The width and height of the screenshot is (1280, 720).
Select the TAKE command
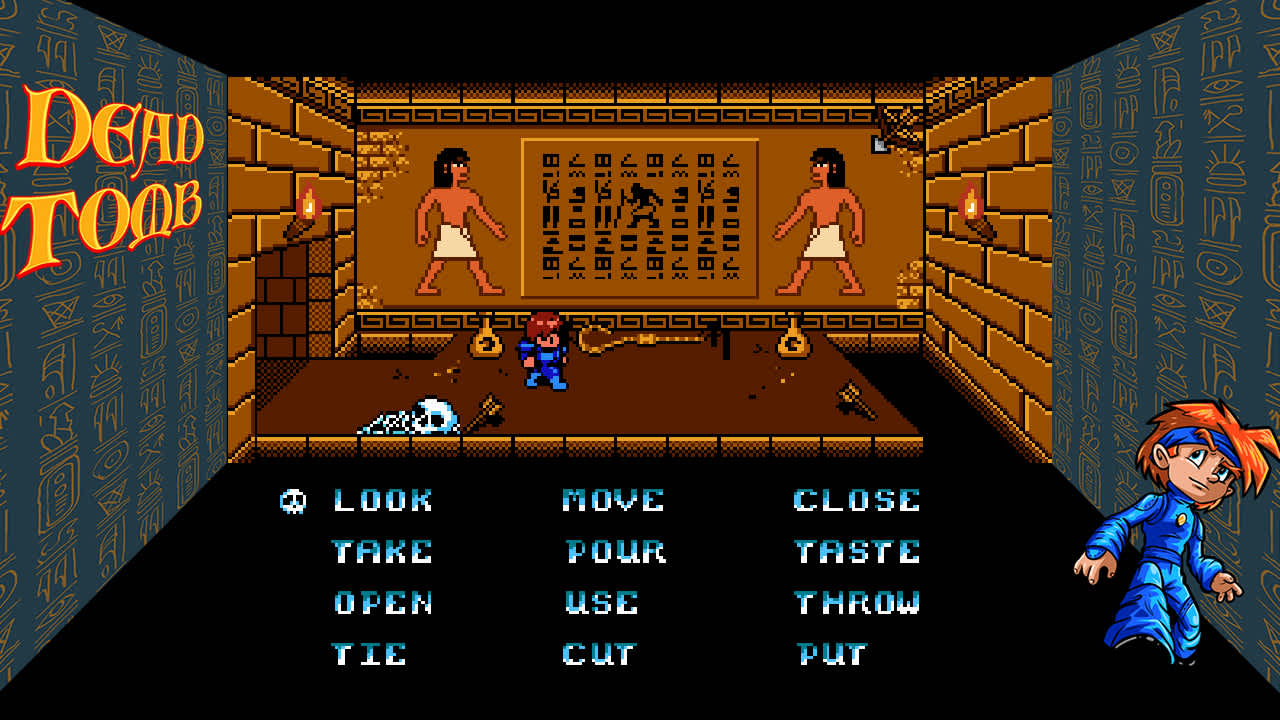tap(383, 551)
